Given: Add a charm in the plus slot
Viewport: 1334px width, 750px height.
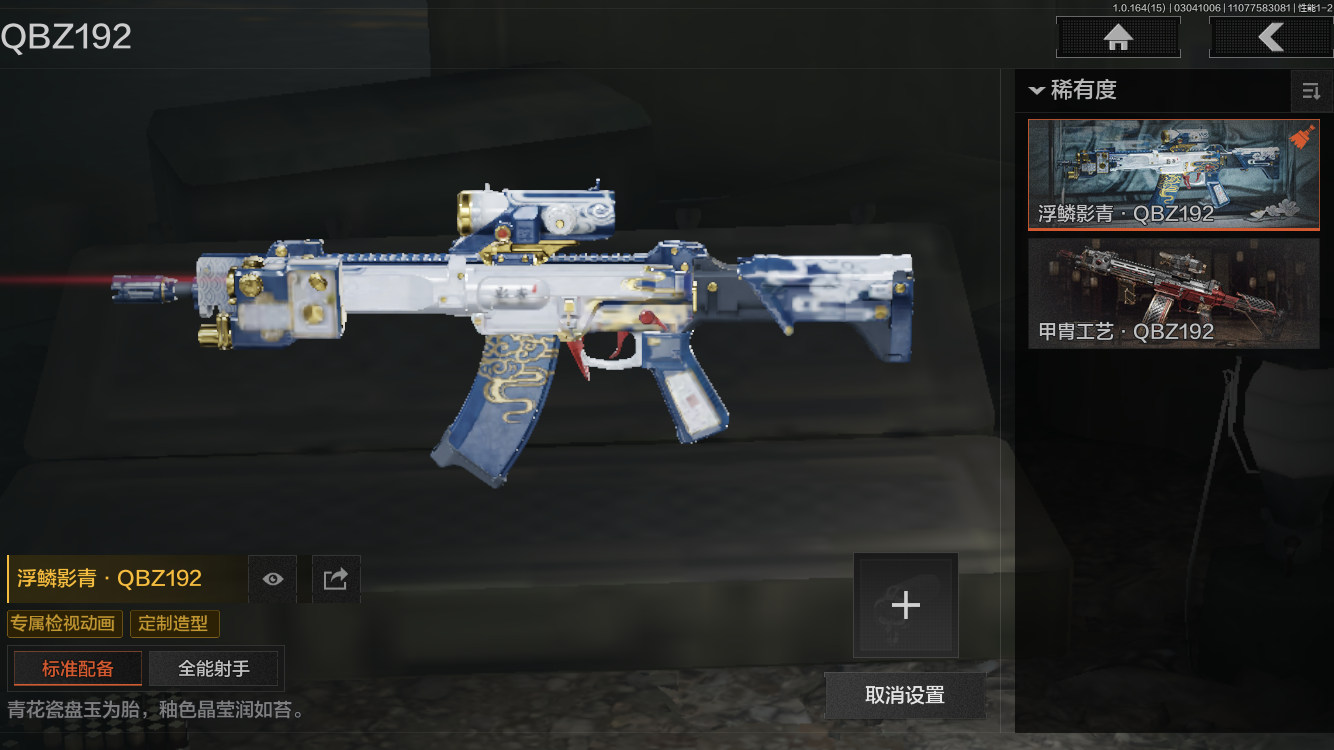Looking at the screenshot, I should [905, 605].
